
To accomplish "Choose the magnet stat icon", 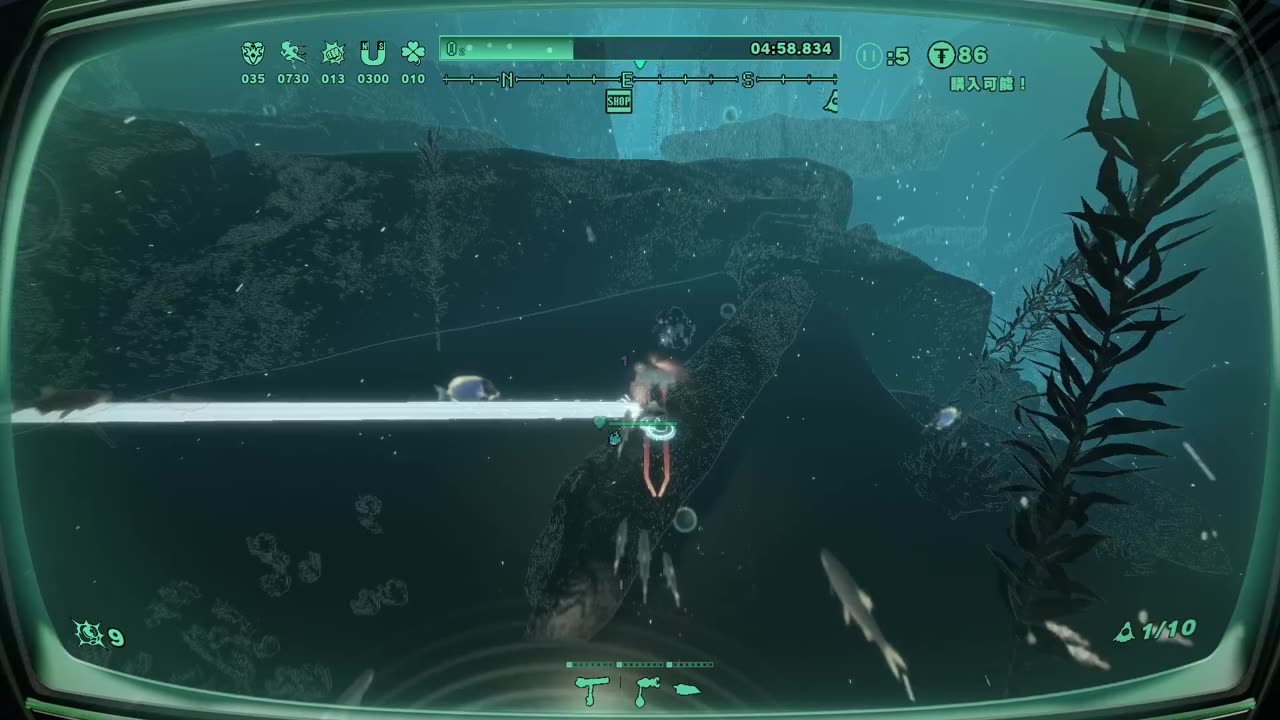I will pyautogui.click(x=373, y=53).
